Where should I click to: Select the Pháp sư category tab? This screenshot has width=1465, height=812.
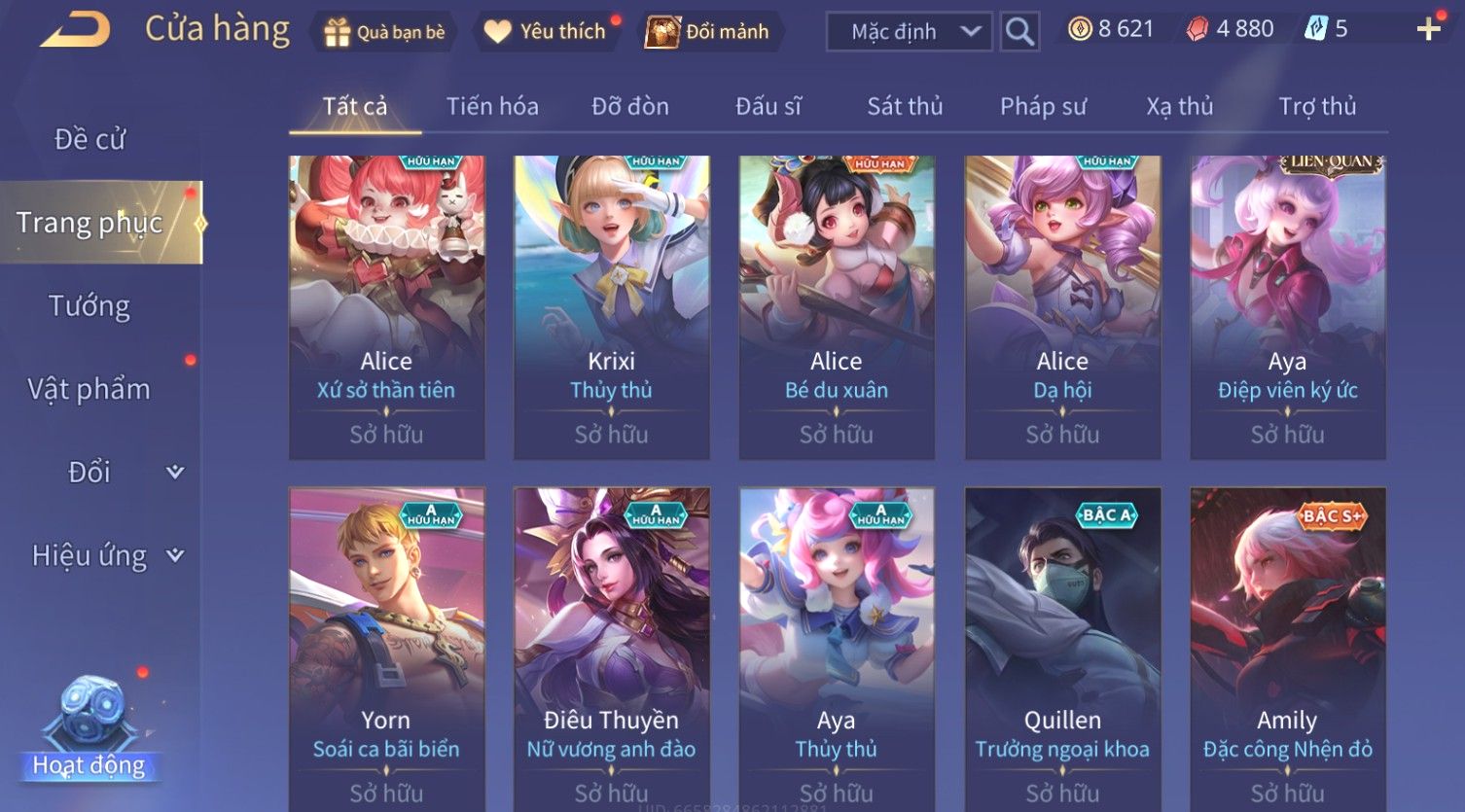[1043, 107]
